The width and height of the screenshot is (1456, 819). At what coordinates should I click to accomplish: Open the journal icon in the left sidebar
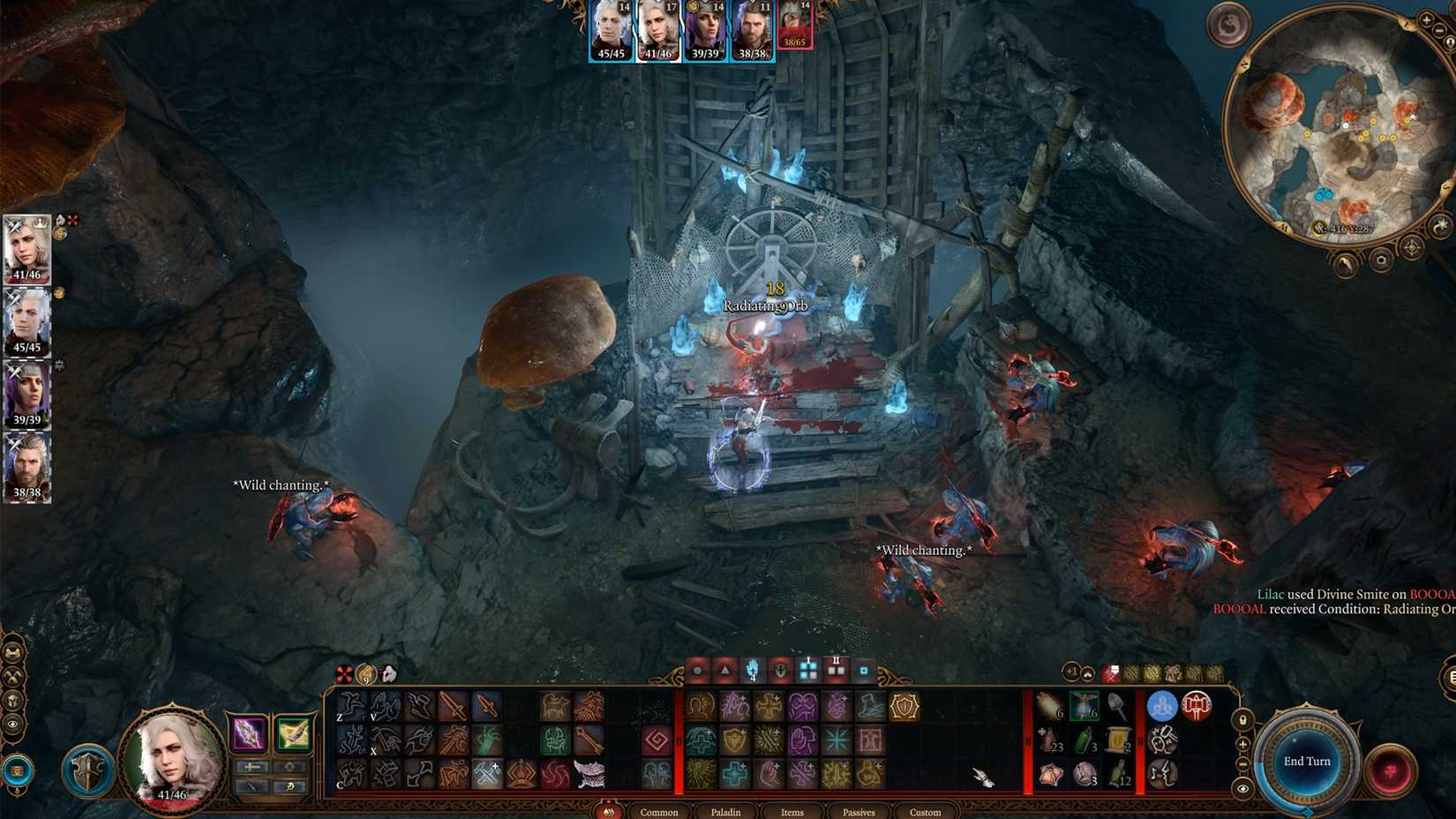[x=12, y=651]
